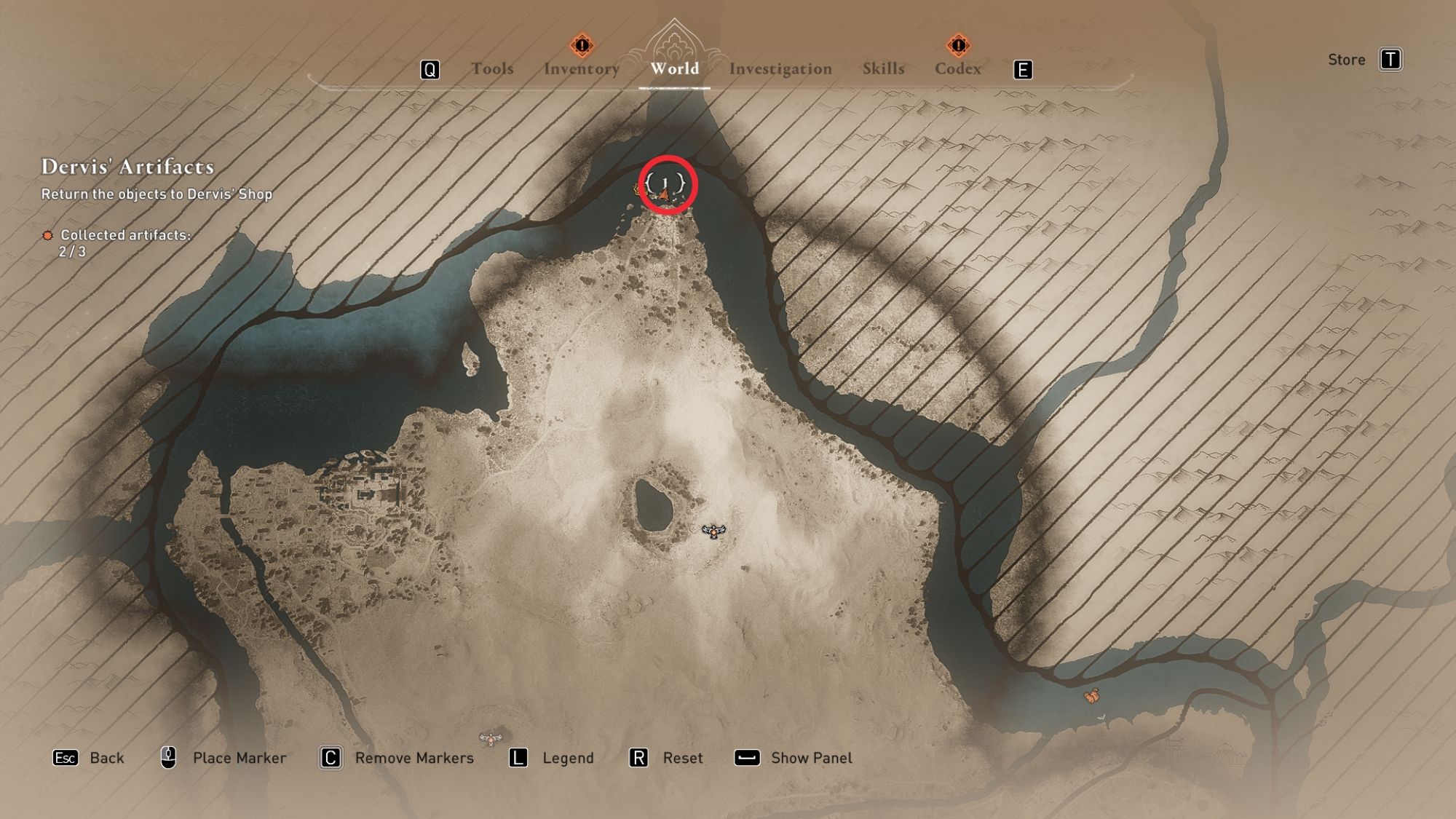This screenshot has width=1456, height=819.
Task: Switch to the Skills tab
Action: (883, 69)
